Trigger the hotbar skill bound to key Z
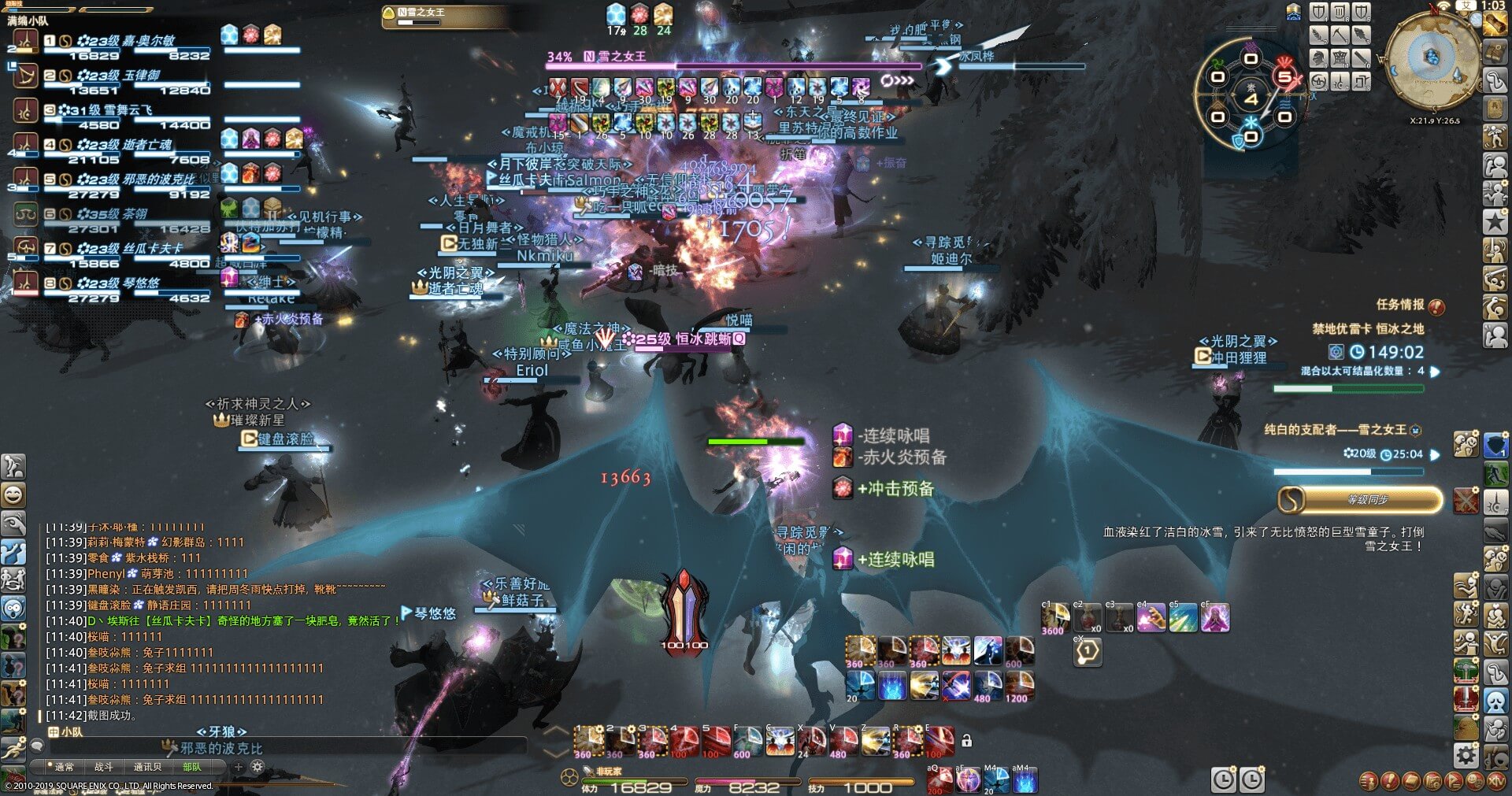Image resolution: width=1512 pixels, height=796 pixels. (x=874, y=742)
